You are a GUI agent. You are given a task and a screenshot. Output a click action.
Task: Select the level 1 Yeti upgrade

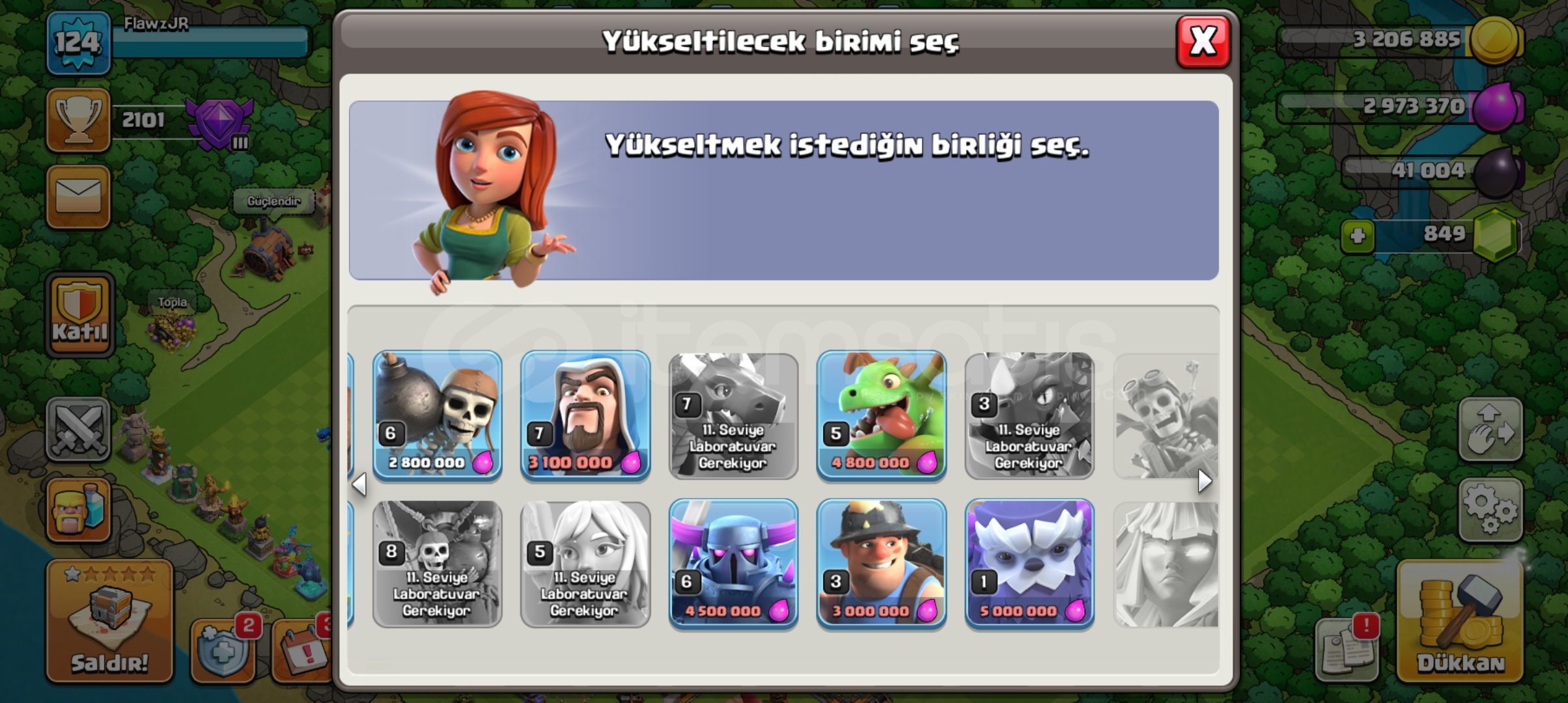pyautogui.click(x=1029, y=565)
